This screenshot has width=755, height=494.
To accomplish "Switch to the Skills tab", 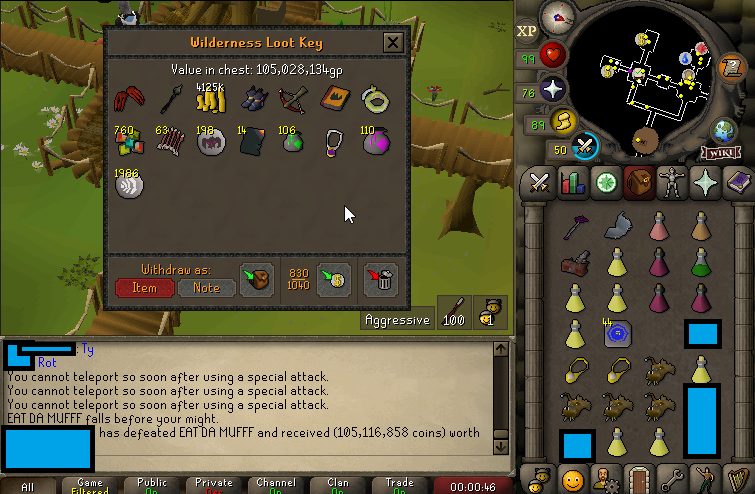I will 573,182.
